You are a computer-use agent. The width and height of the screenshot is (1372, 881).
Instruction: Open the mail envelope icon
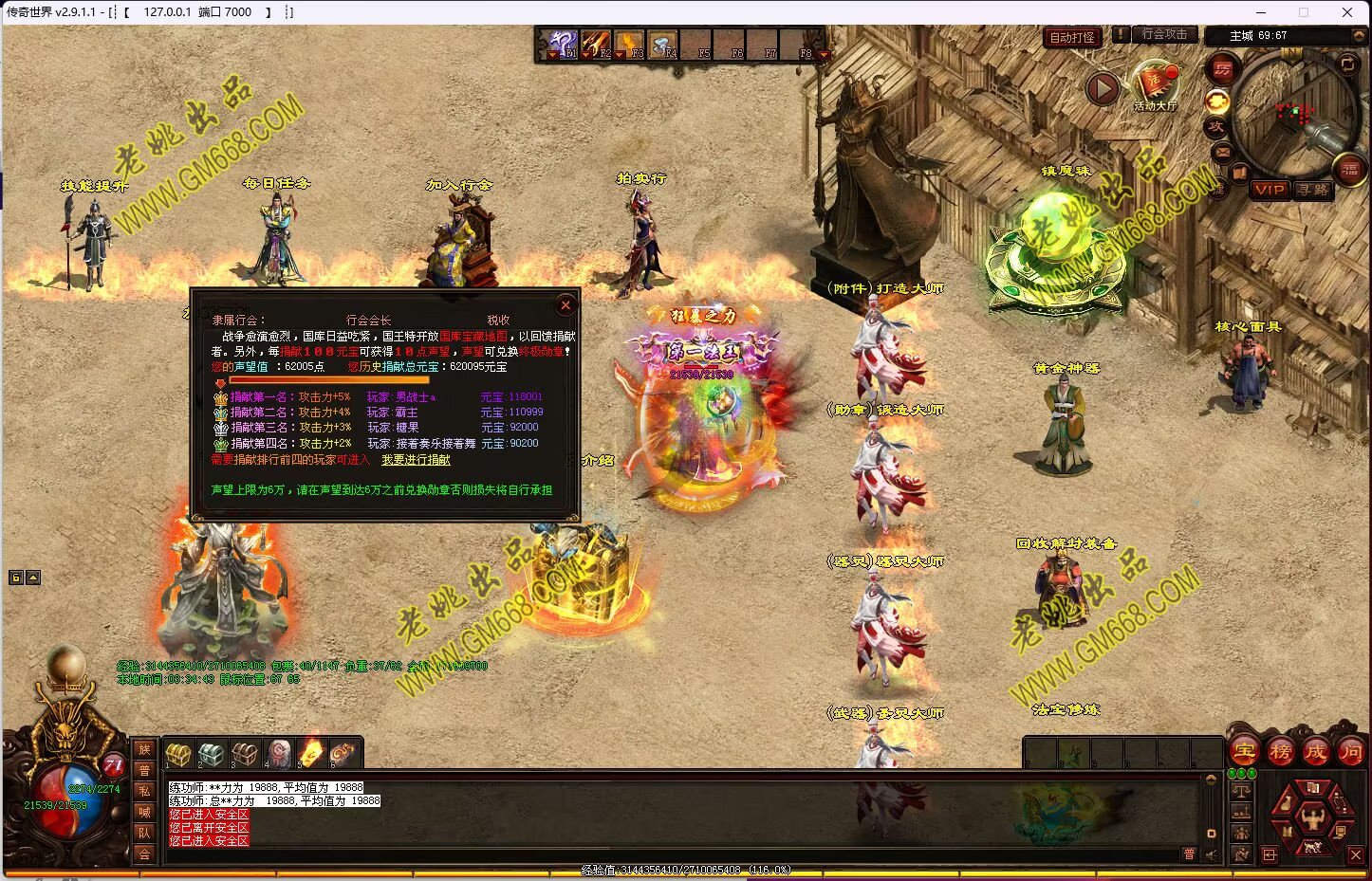pos(1222,152)
